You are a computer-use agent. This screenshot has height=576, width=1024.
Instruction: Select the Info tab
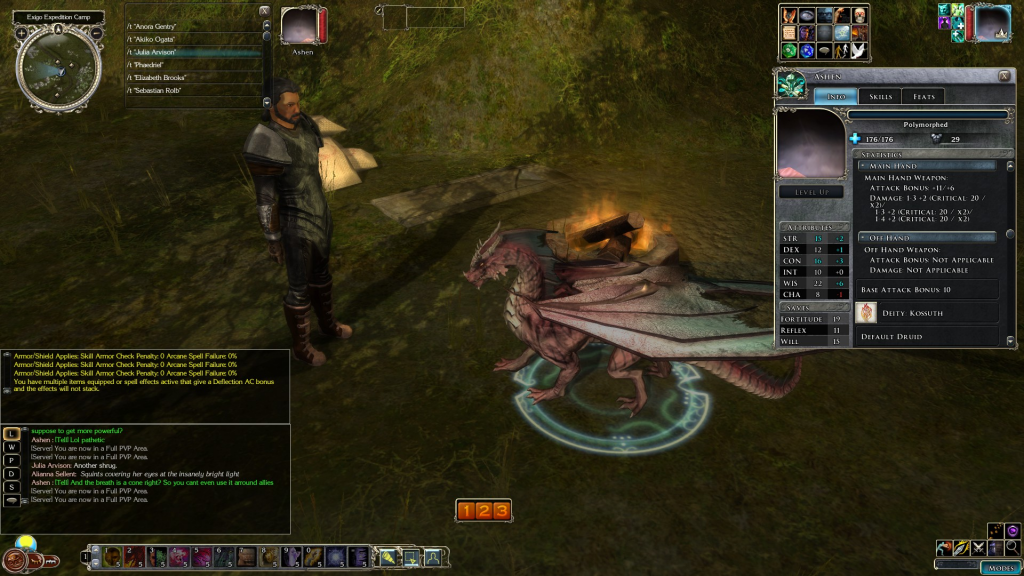[834, 96]
